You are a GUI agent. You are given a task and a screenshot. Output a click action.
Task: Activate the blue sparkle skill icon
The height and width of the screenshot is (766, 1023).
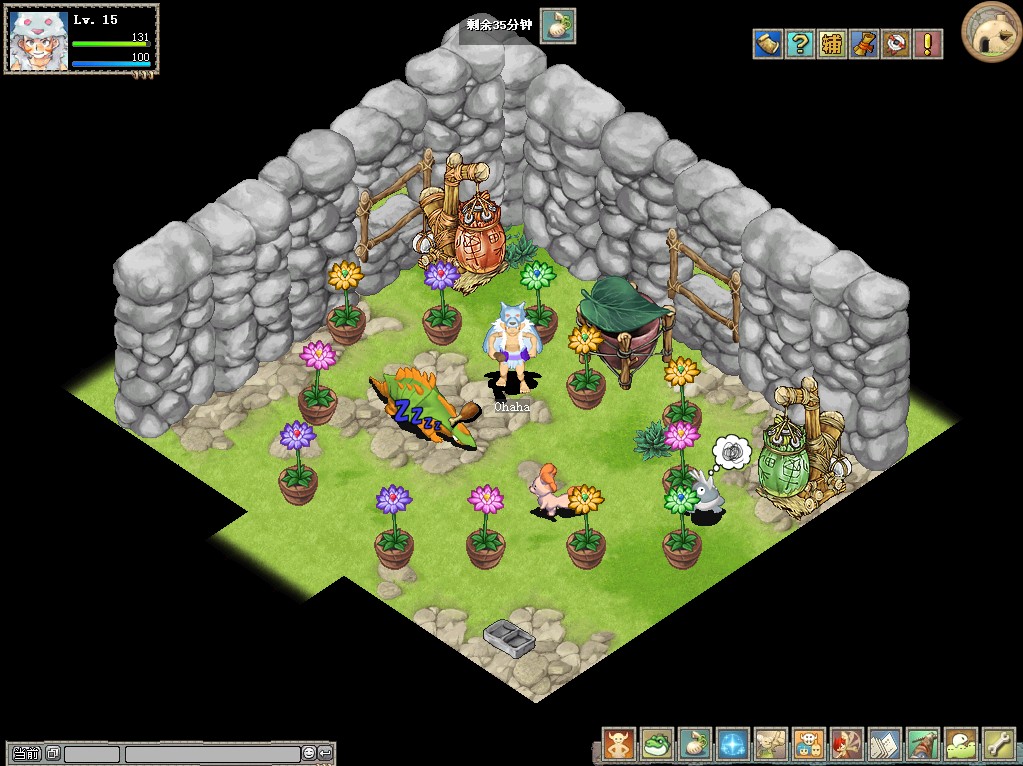[x=733, y=745]
